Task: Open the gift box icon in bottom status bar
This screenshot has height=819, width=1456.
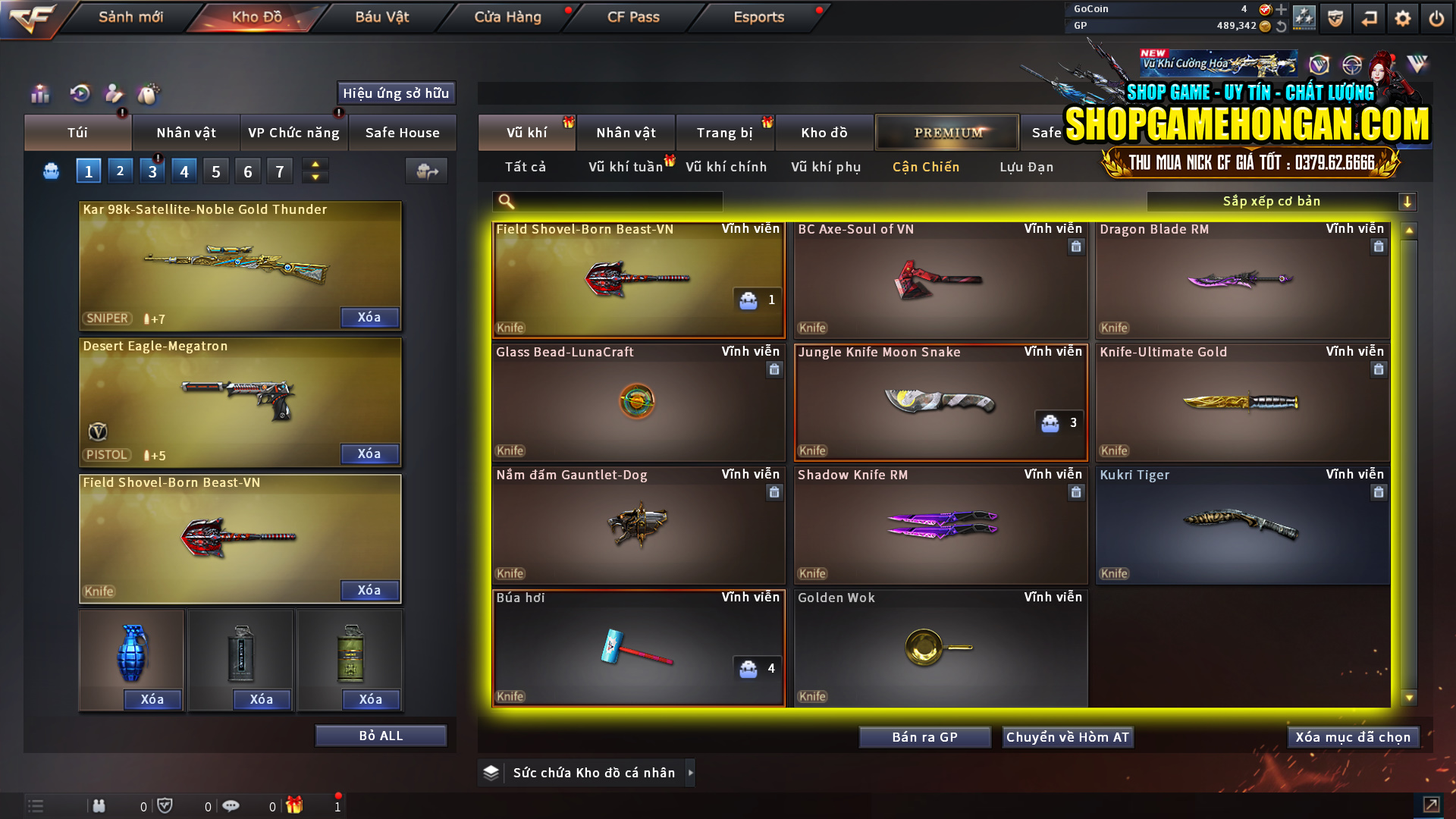Action: [296, 805]
